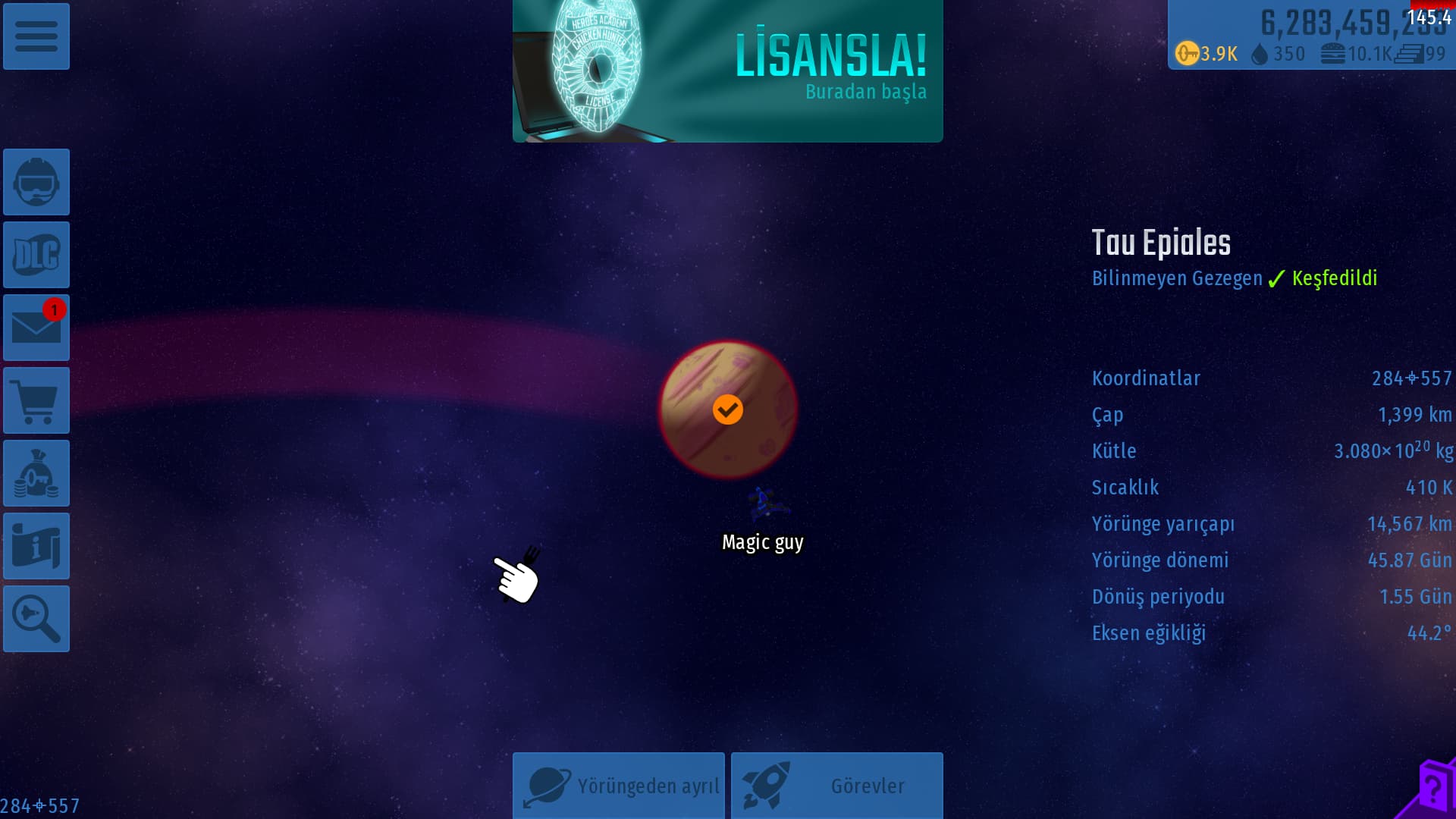Screen dimensions: 1456x819
Task: Open the magnifying glass search tool
Action: coord(36,619)
